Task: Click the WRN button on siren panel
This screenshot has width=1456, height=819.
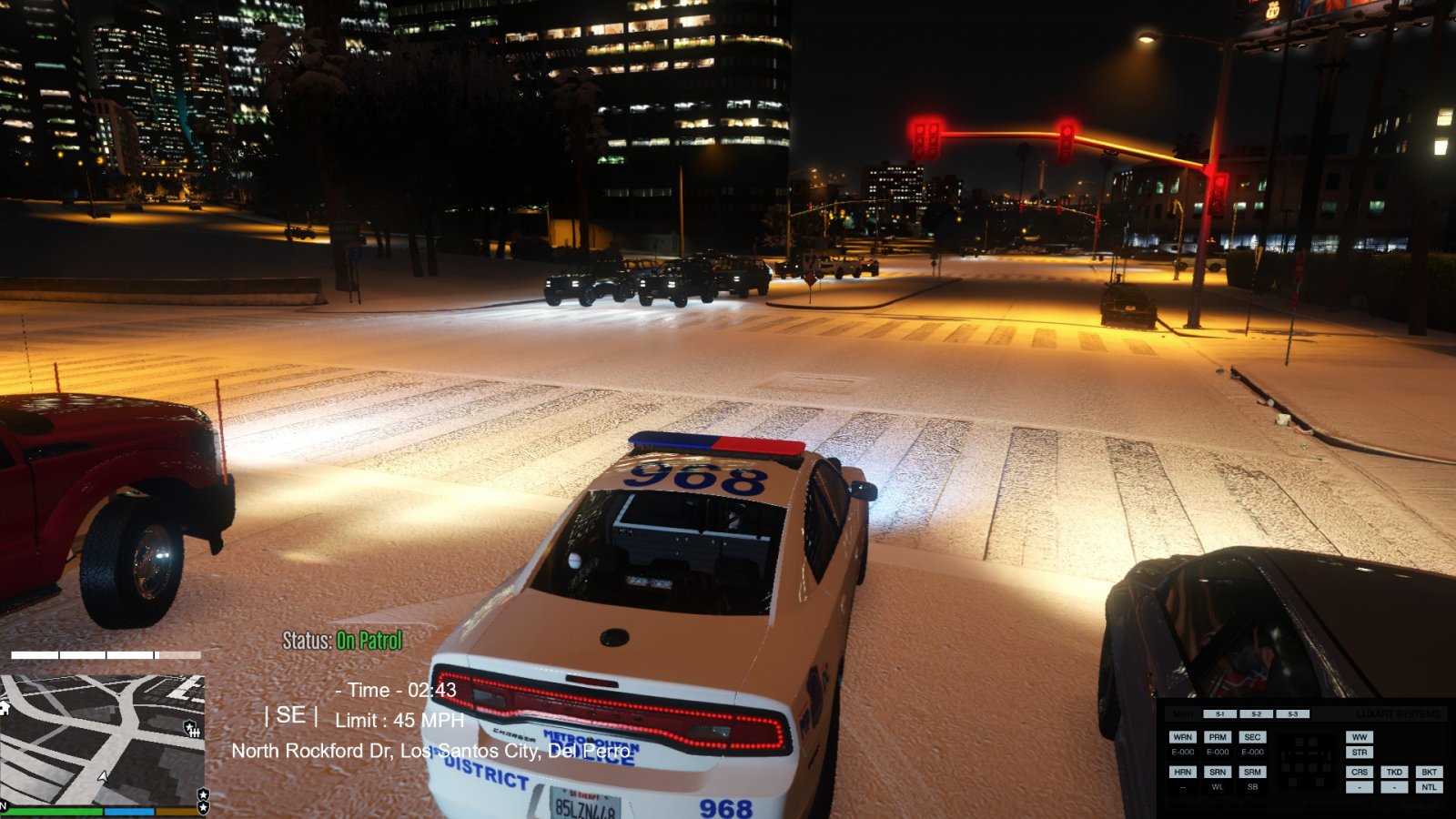Action: (x=1182, y=737)
